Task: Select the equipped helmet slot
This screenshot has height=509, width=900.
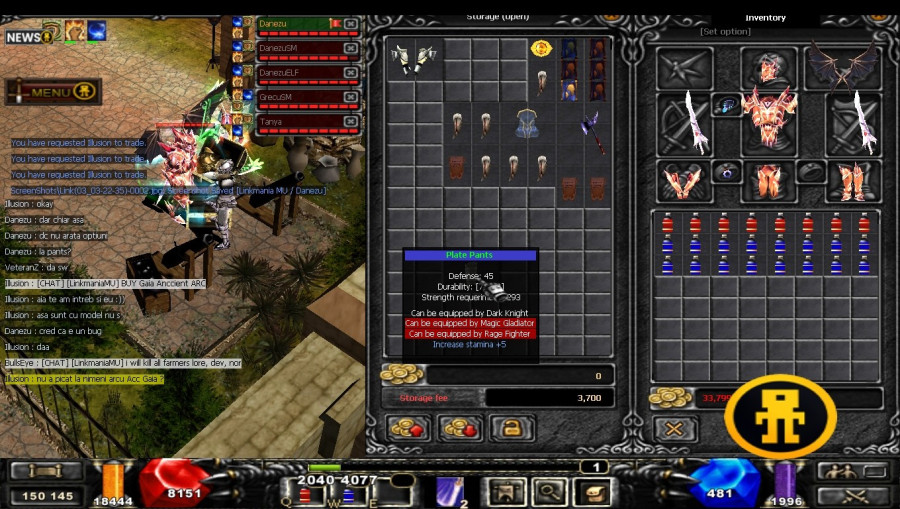Action: click(768, 68)
